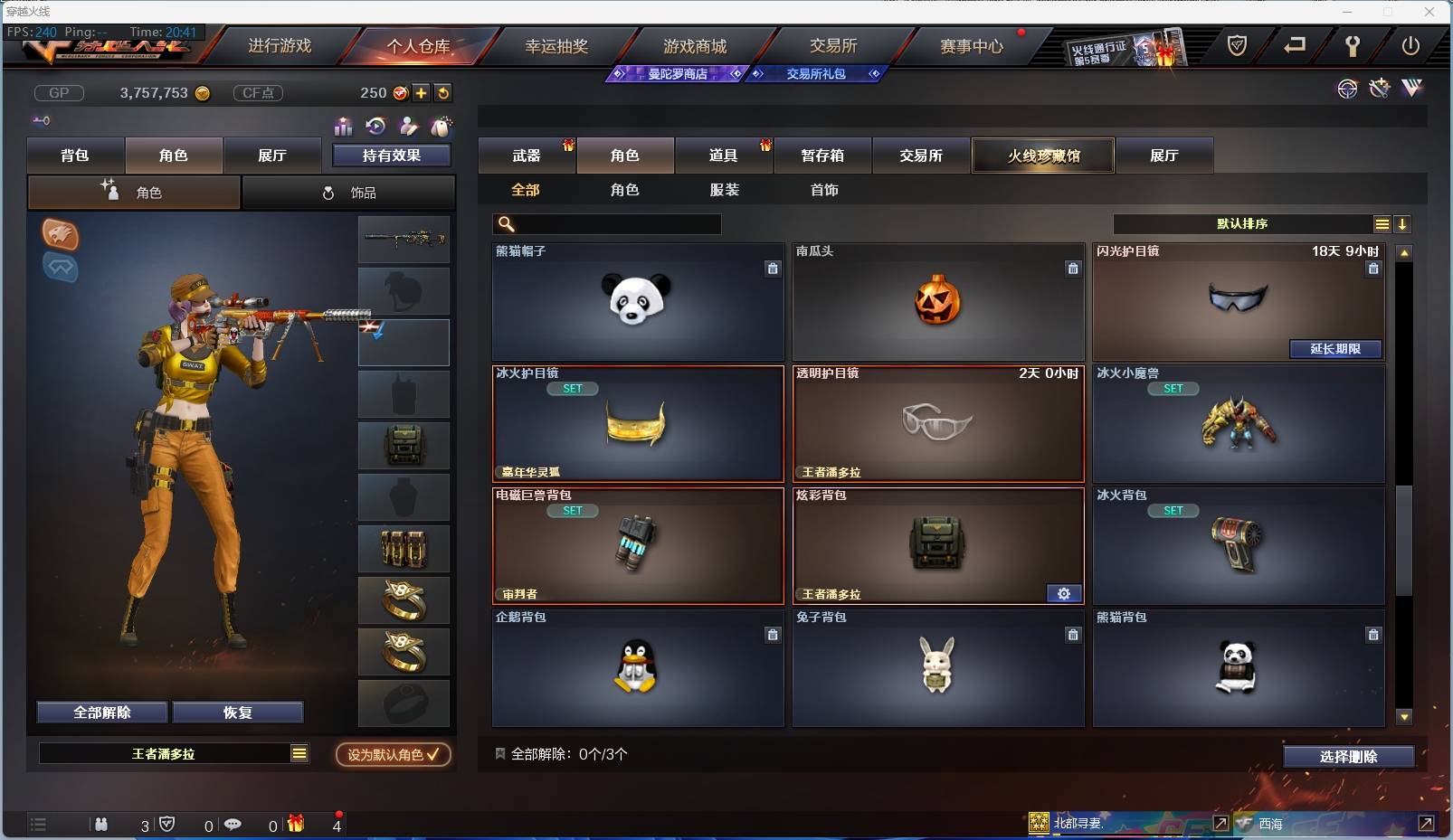Image resolution: width=1453 pixels, height=840 pixels.
Task: Click the wrench settings icon in top-right corner
Action: 1354,45
